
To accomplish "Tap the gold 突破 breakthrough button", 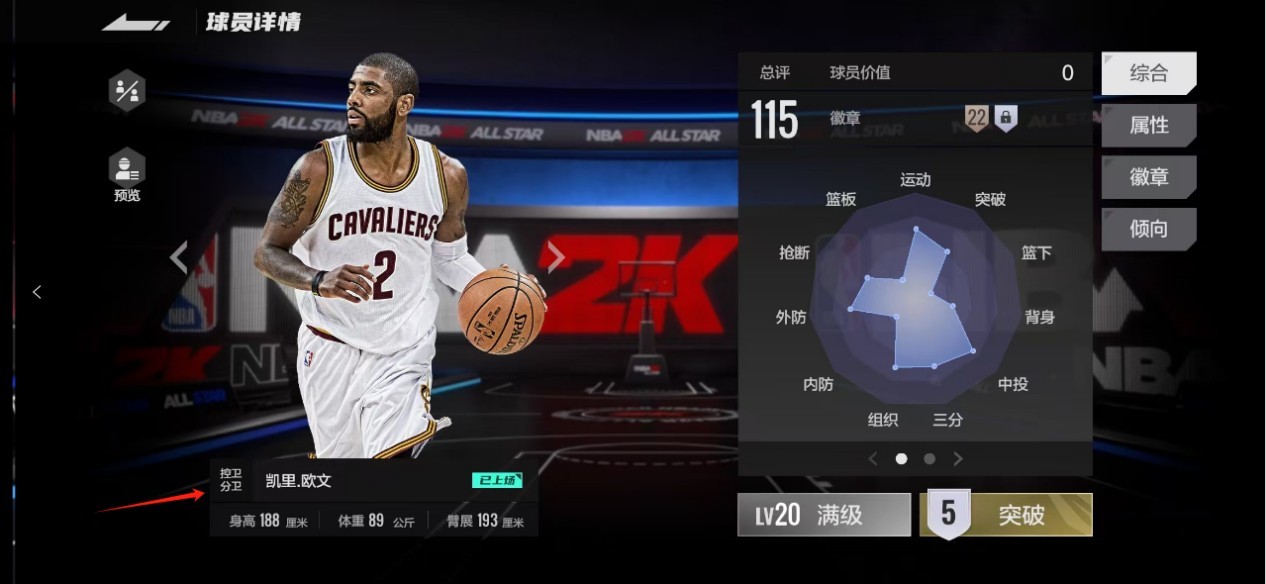I will point(1006,515).
